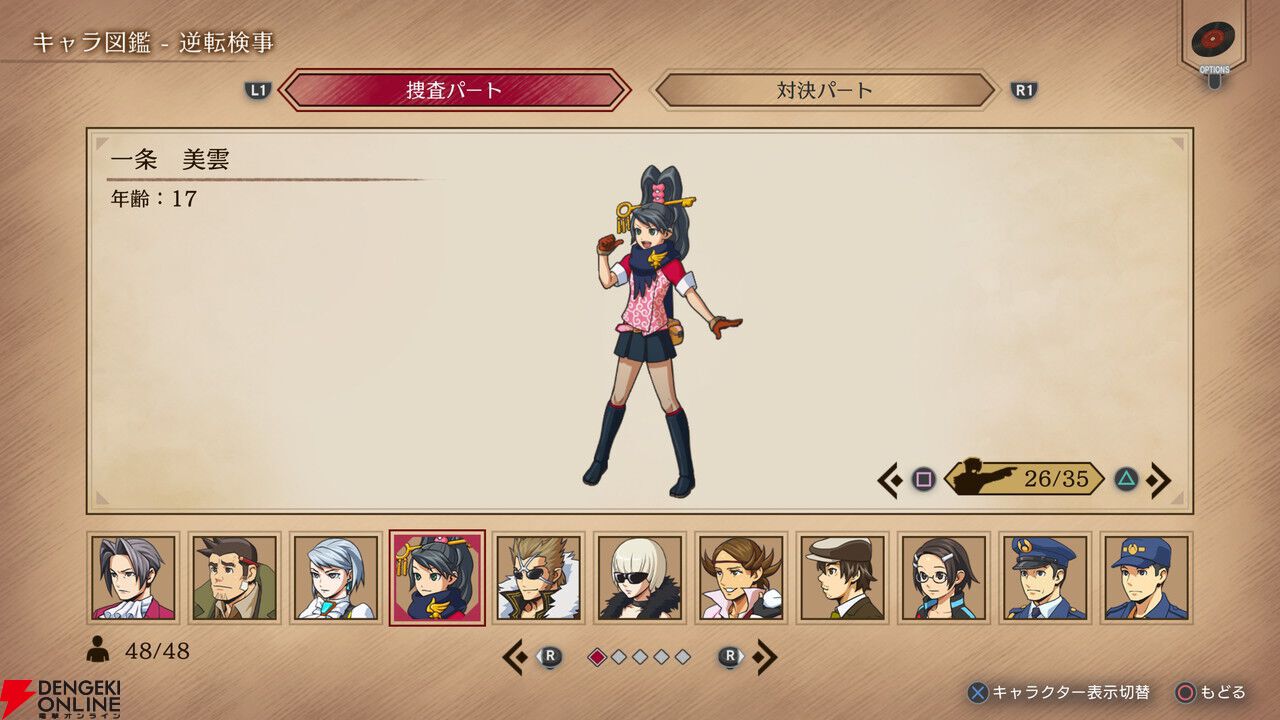1280x720 pixels.
Task: Select Detective Gumshoe's bearded portrait
Action: (x=234, y=578)
